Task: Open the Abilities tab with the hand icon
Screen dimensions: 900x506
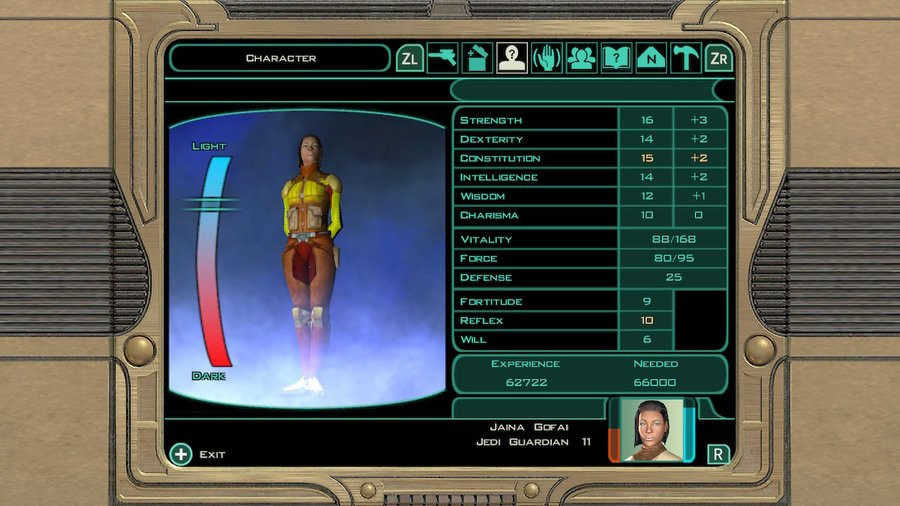Action: [546, 58]
